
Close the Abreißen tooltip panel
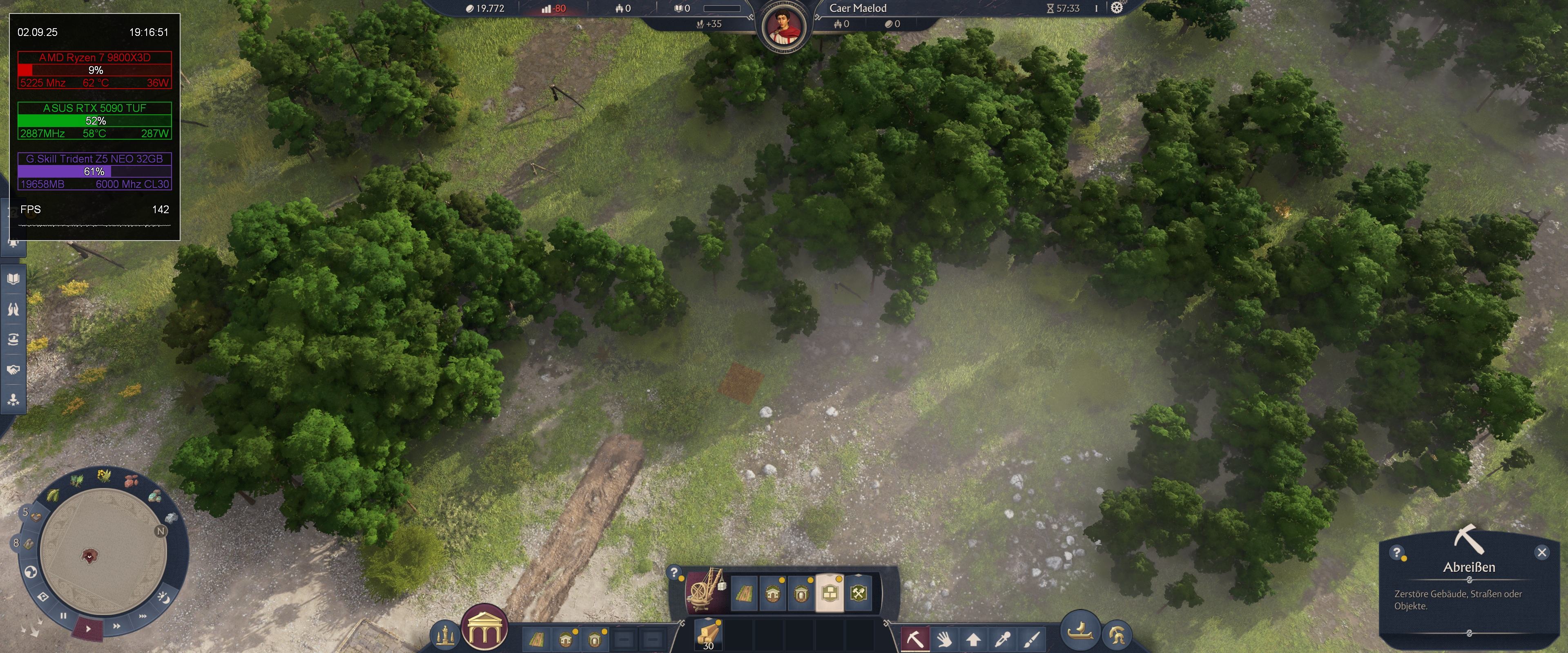(x=1541, y=552)
